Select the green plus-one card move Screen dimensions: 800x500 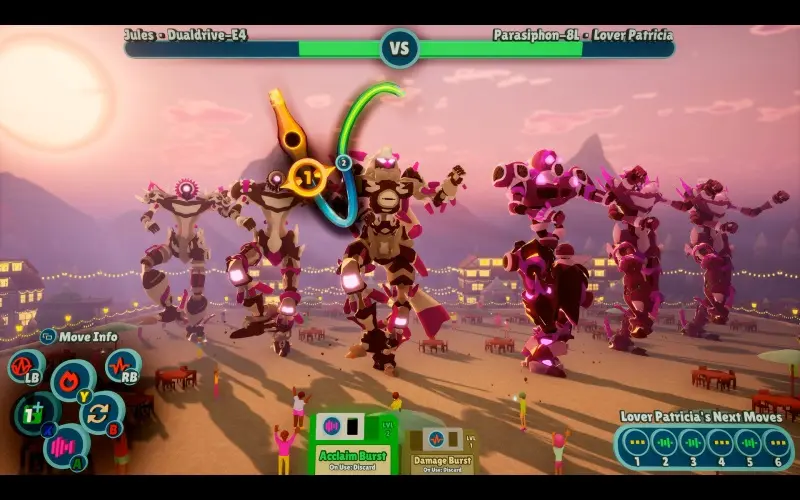pyautogui.click(x=33, y=412)
